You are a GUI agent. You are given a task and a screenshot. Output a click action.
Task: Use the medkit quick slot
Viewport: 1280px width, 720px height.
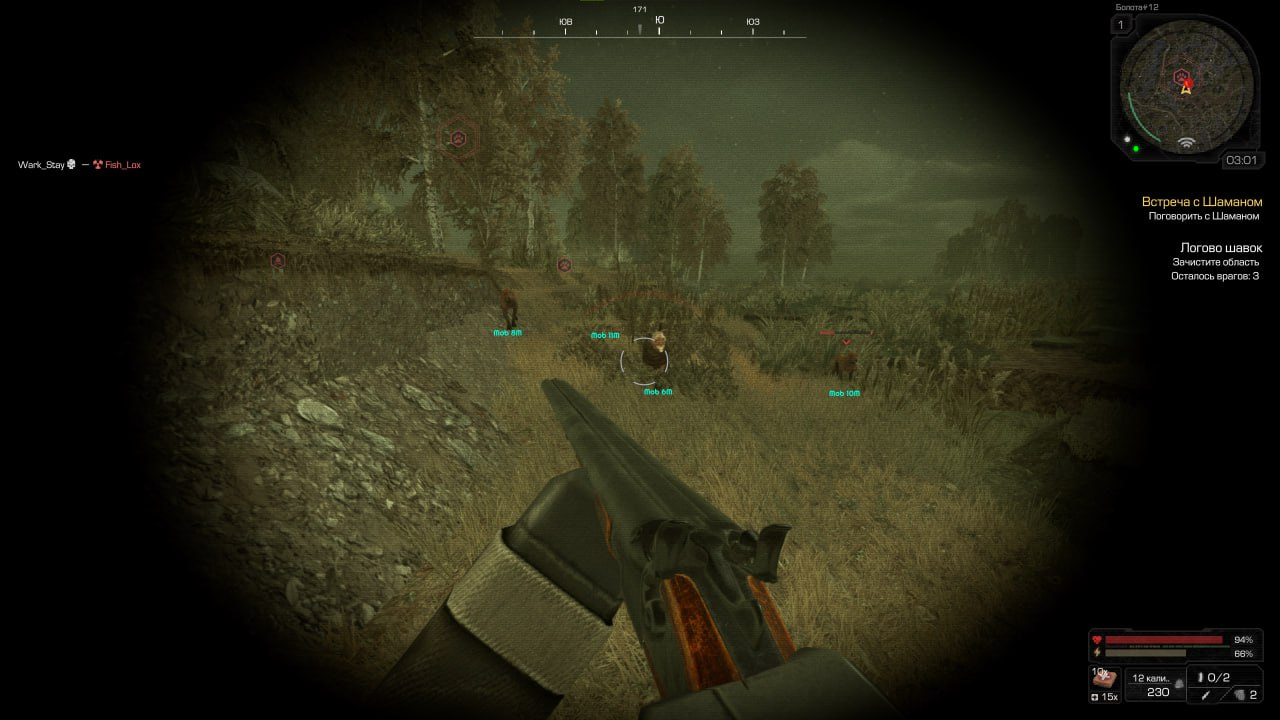coord(1104,680)
